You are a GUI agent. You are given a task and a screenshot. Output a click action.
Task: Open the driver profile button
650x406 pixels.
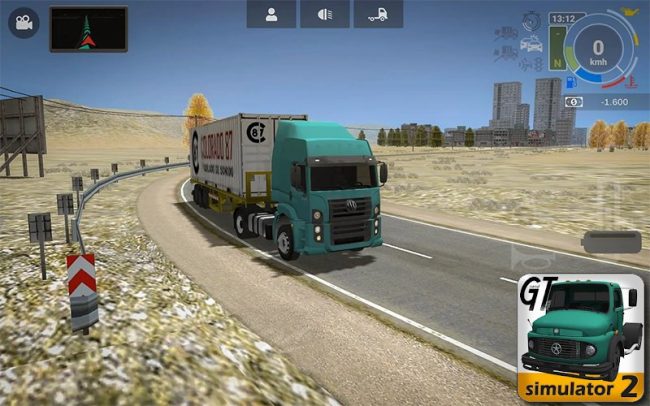[x=271, y=14]
